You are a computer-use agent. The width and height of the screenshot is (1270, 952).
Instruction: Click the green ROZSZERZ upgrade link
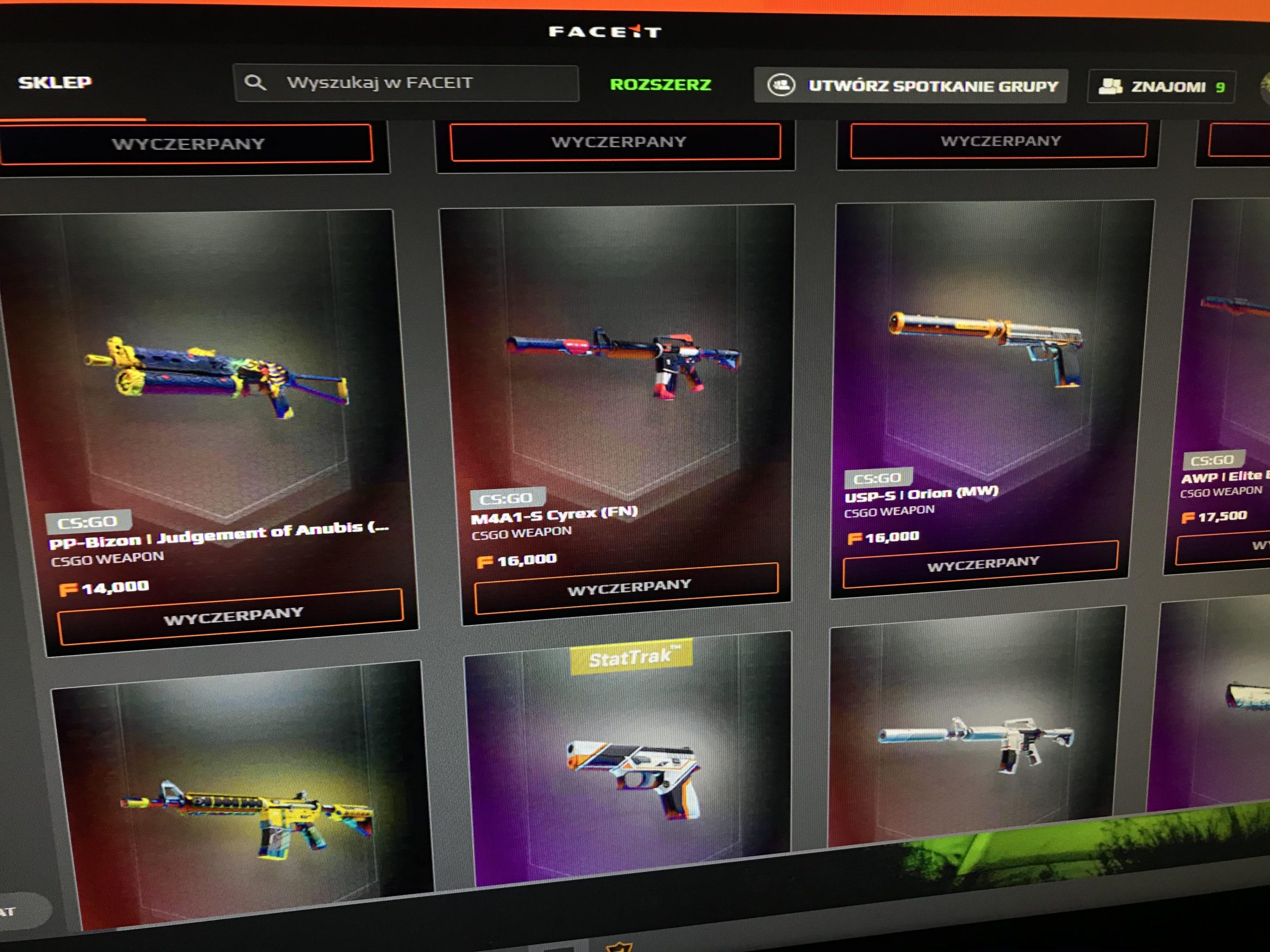(660, 85)
